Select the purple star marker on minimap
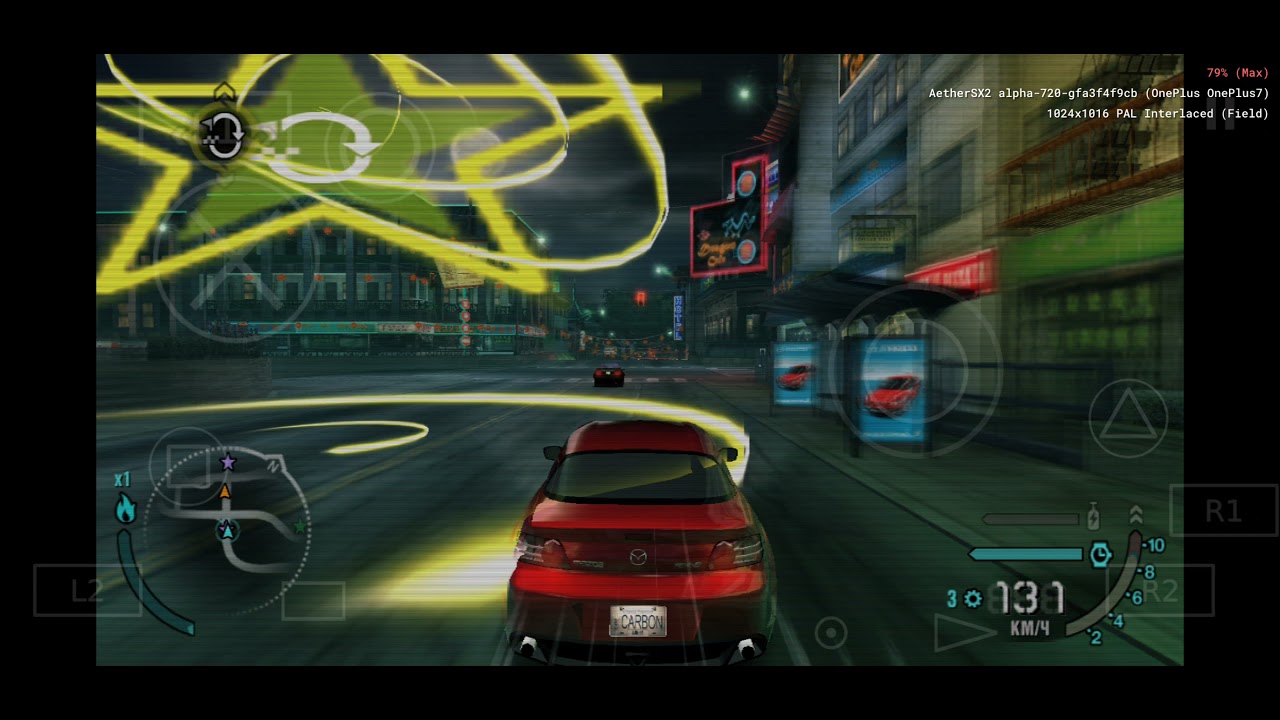 (228, 462)
